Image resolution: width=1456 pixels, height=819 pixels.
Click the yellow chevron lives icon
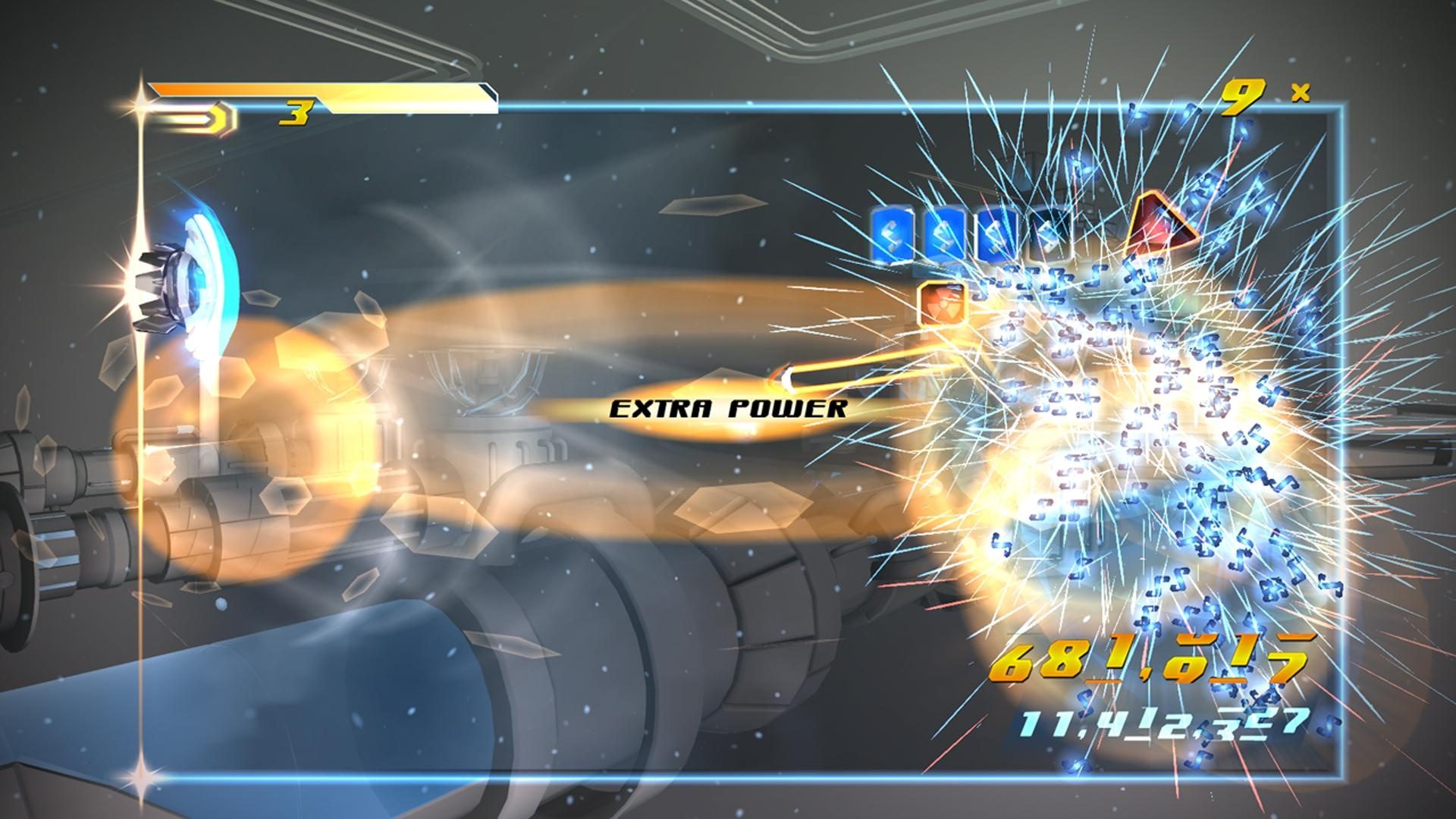(218, 116)
